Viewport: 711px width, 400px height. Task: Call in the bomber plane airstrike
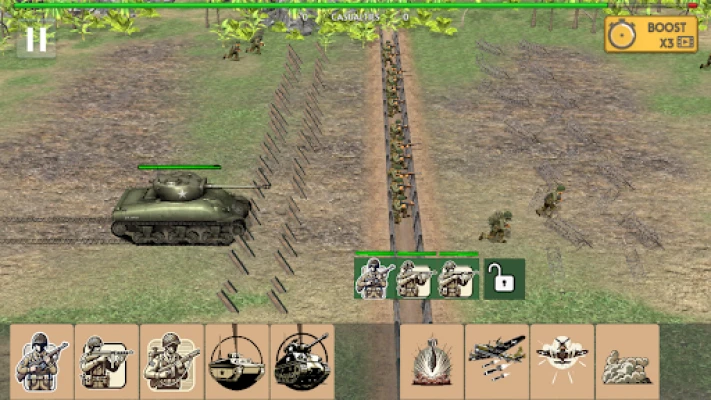point(497,356)
